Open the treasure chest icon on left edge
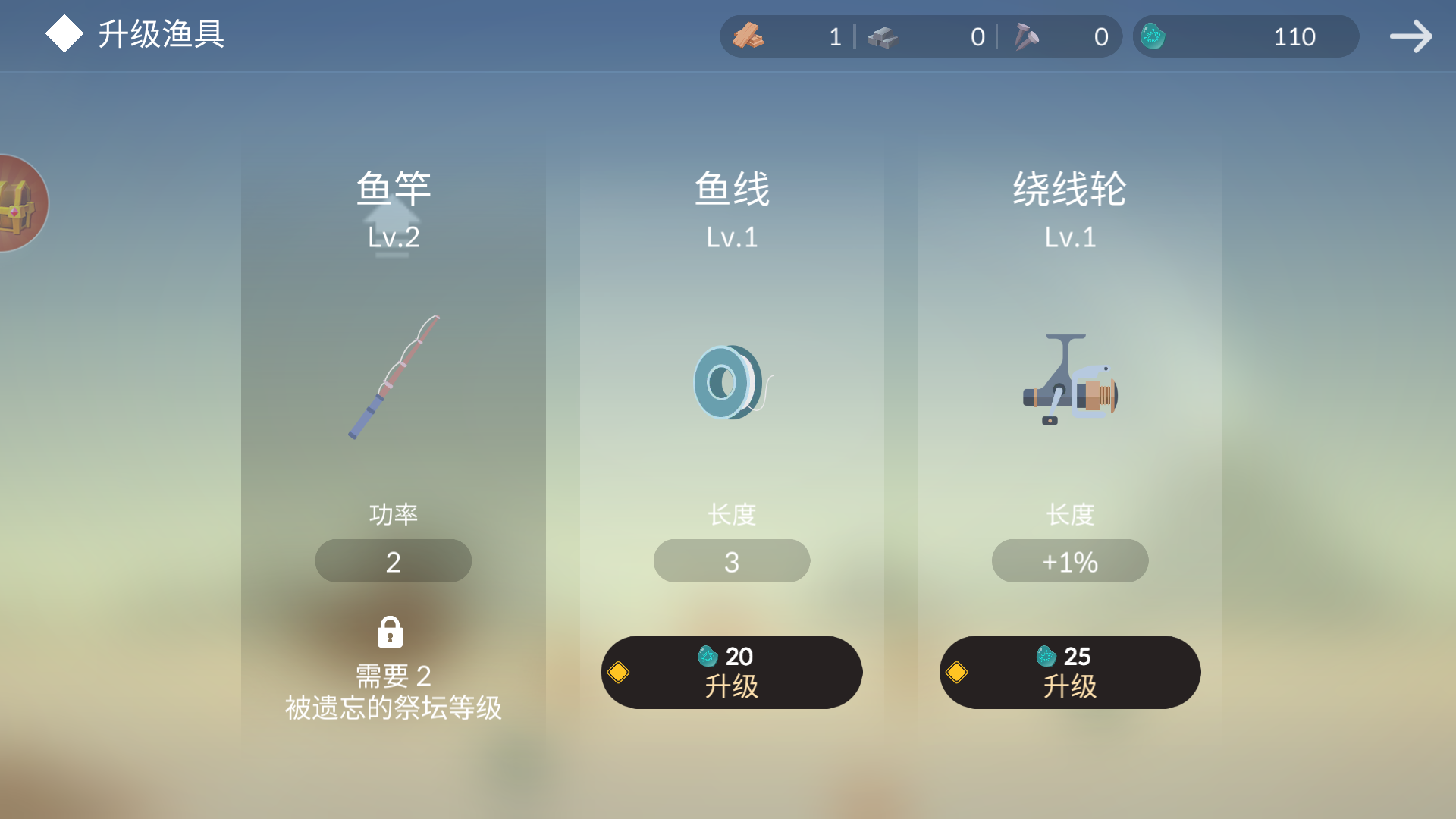 (x=17, y=202)
